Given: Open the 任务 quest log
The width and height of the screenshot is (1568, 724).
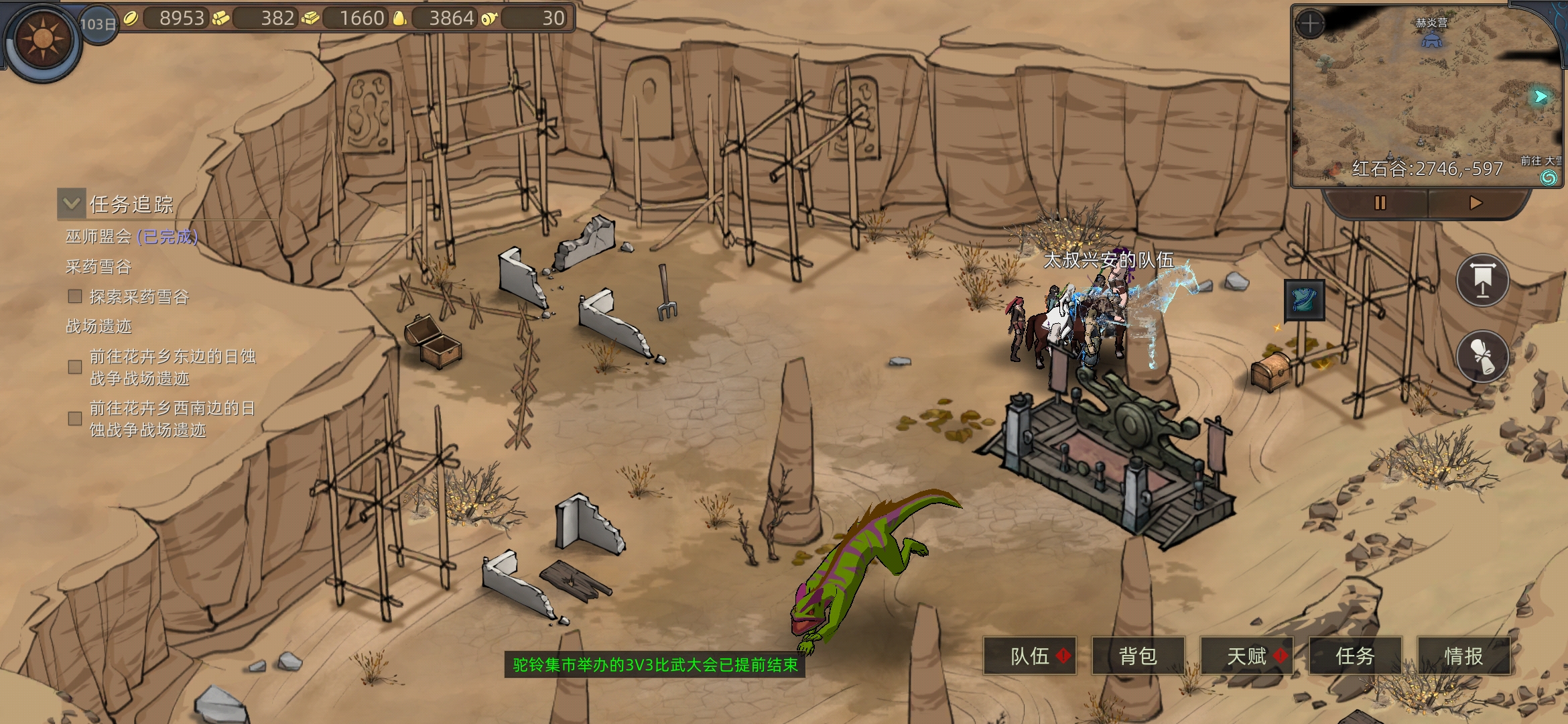Looking at the screenshot, I should [1355, 656].
